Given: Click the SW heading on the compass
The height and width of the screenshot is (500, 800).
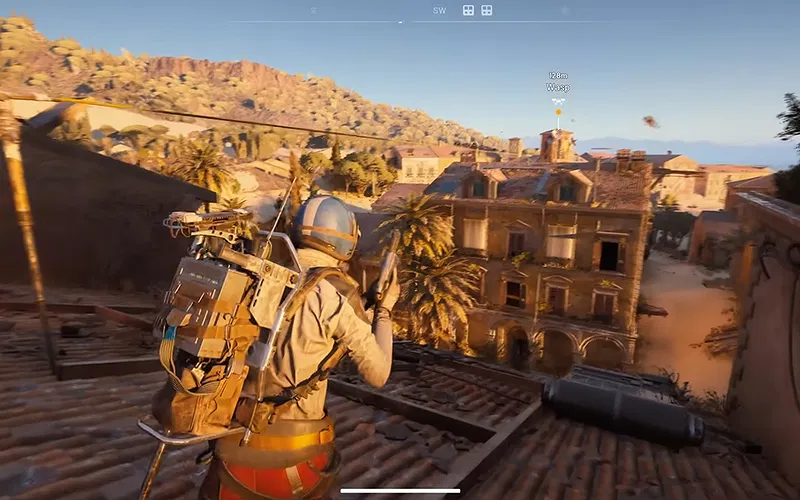Looking at the screenshot, I should coord(439,11).
